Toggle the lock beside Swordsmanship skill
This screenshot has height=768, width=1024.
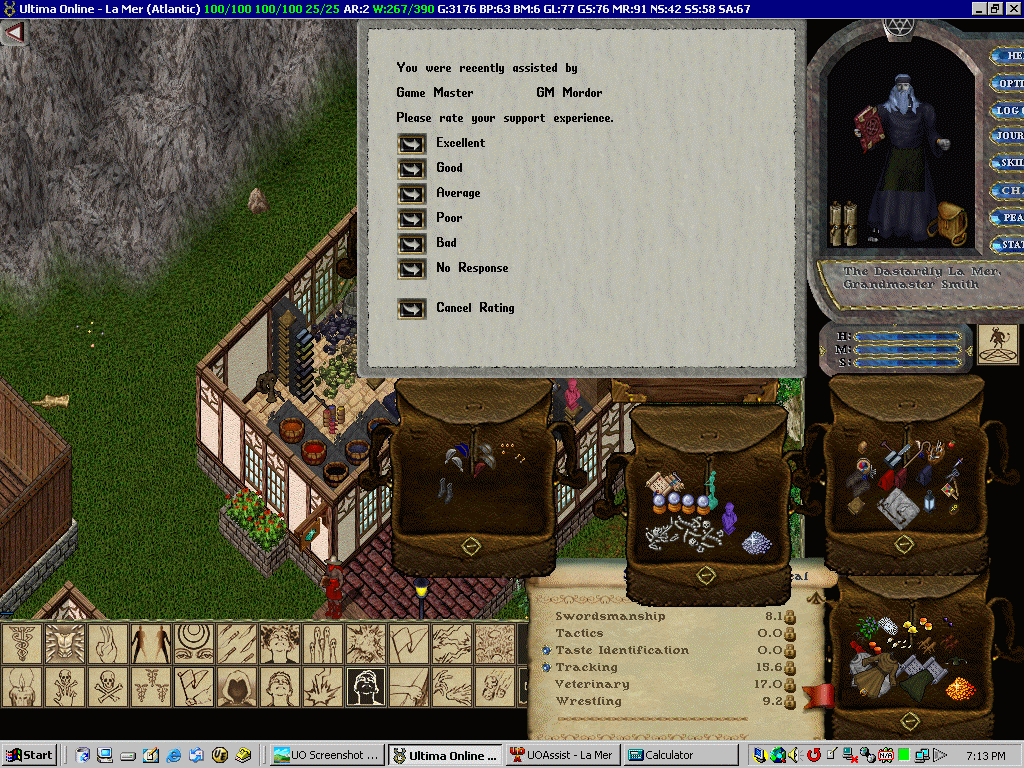[x=789, y=617]
